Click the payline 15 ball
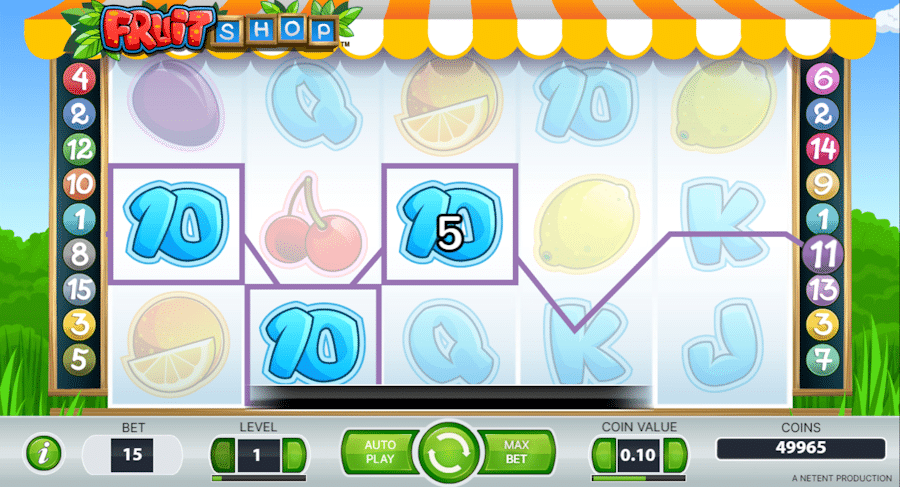 tap(79, 289)
